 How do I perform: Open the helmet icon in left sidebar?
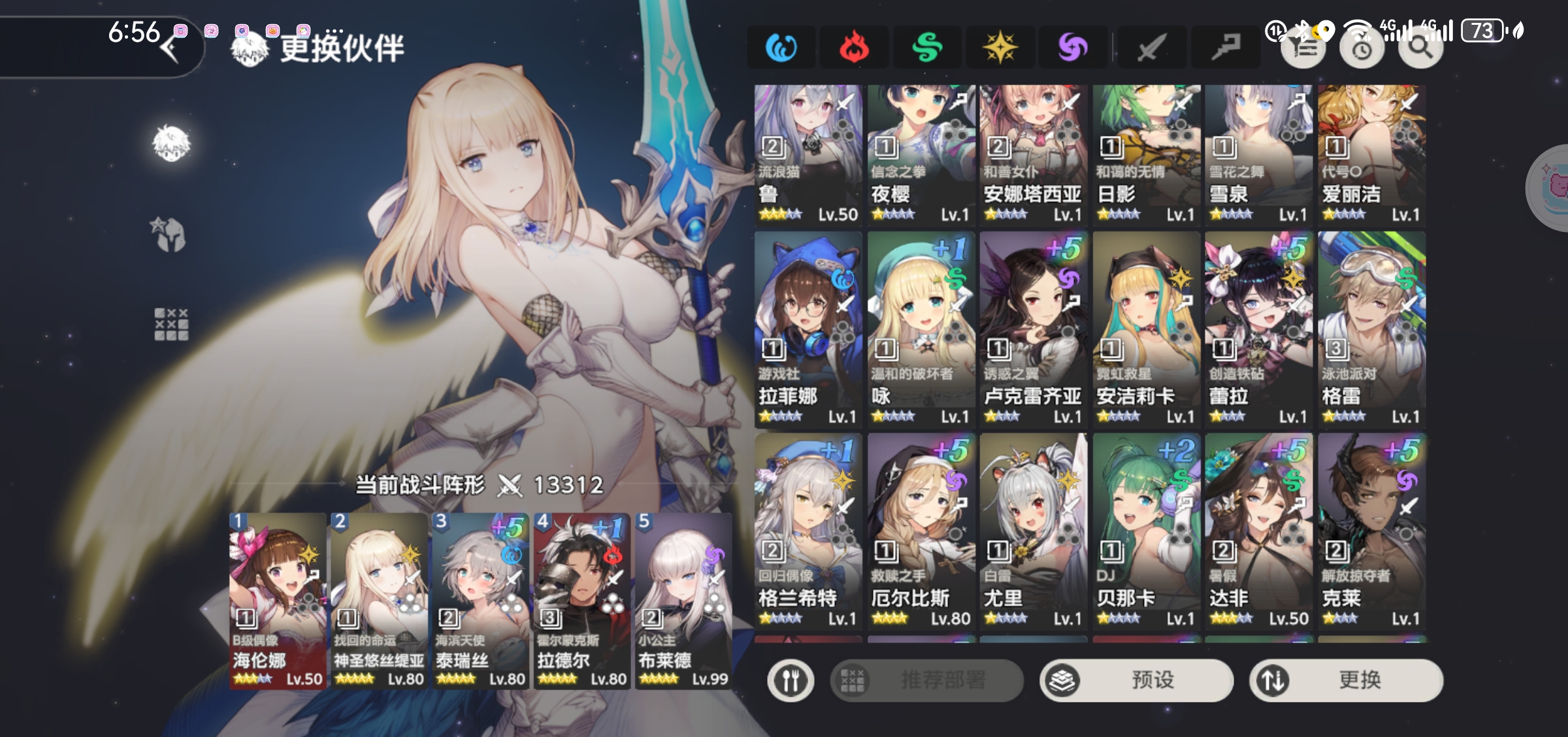(x=171, y=235)
